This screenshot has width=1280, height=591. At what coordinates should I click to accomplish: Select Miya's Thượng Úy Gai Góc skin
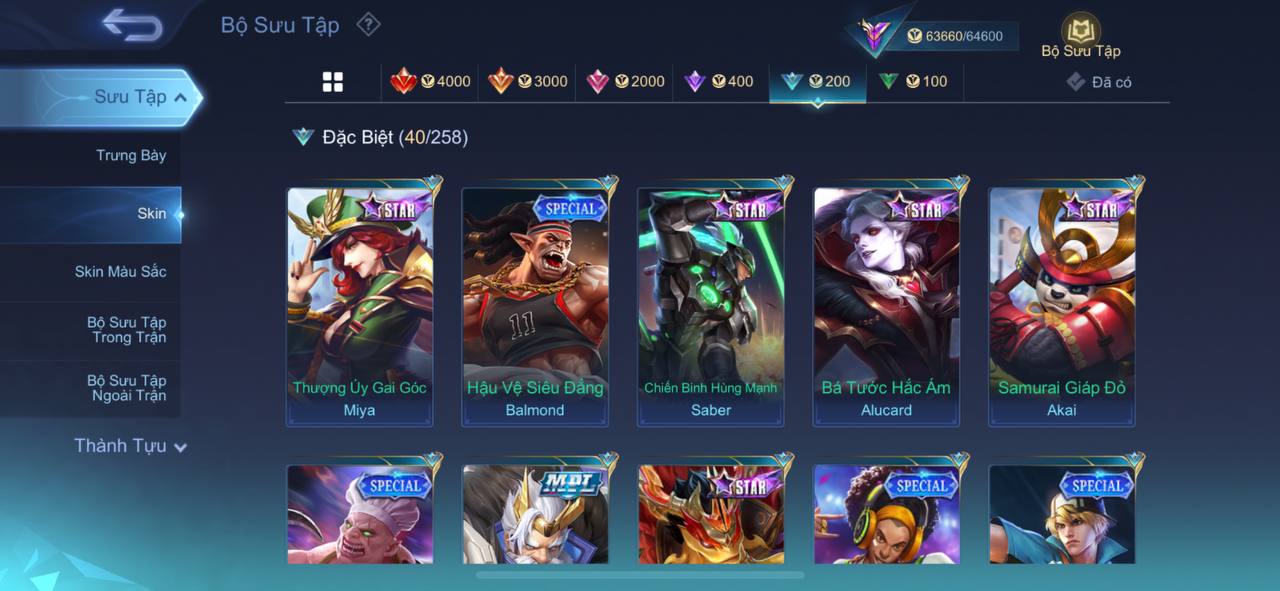[x=360, y=305]
